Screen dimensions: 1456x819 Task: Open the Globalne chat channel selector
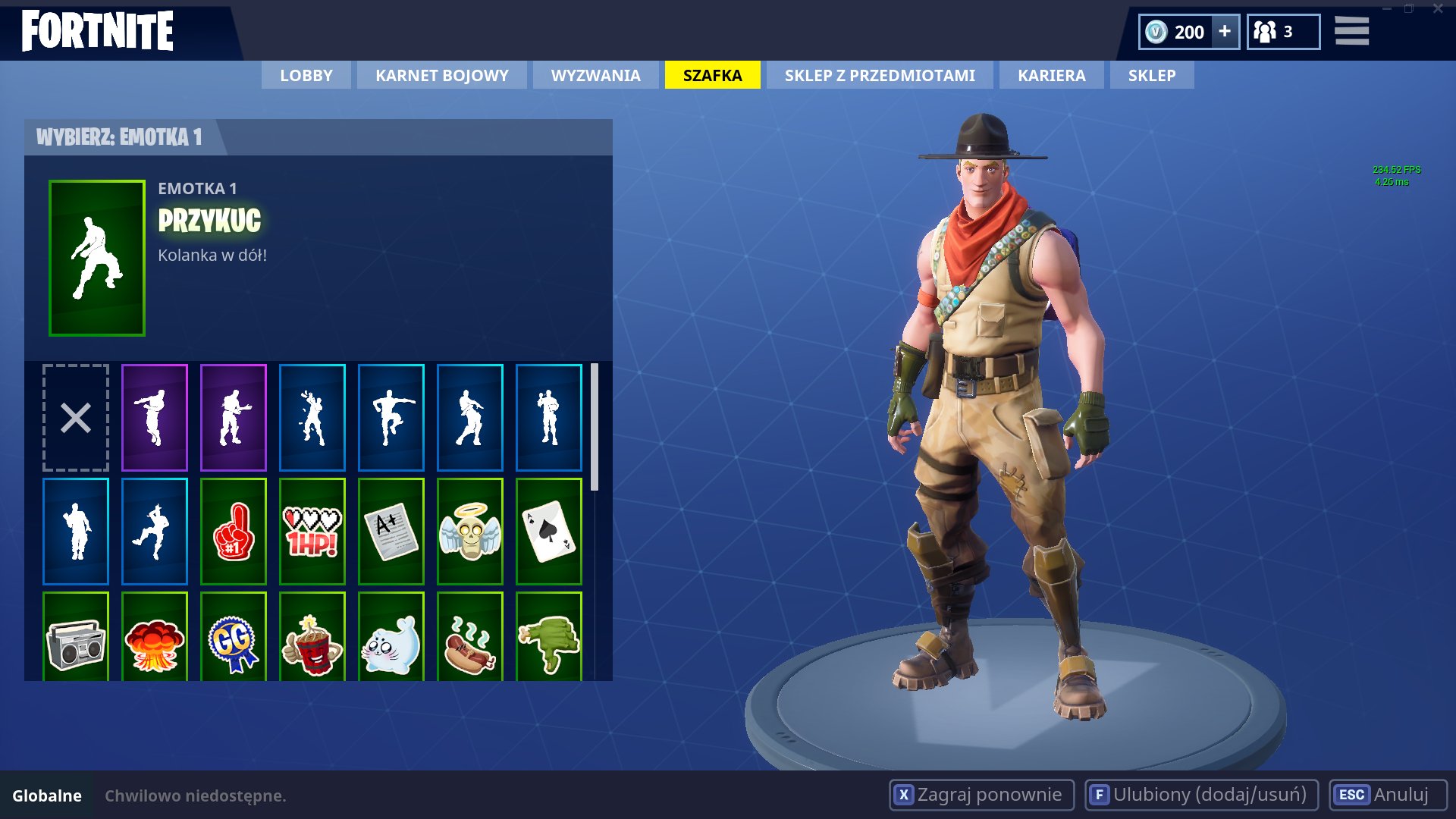tap(47, 795)
